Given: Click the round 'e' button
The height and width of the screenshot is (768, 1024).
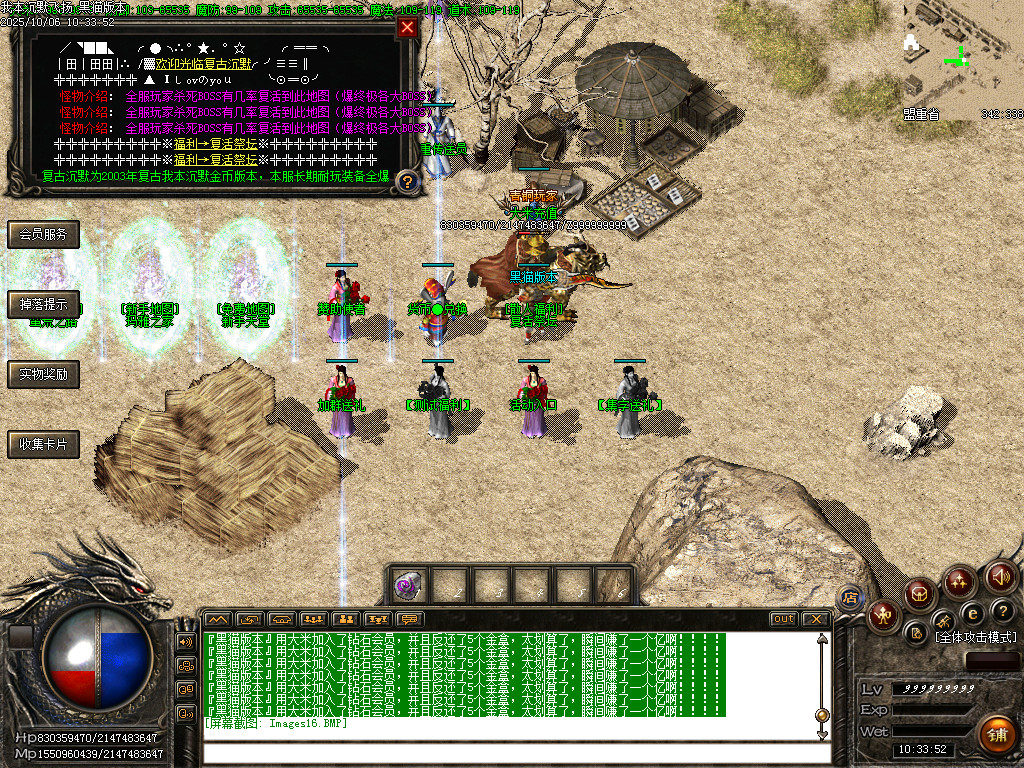Looking at the screenshot, I should (x=972, y=614).
